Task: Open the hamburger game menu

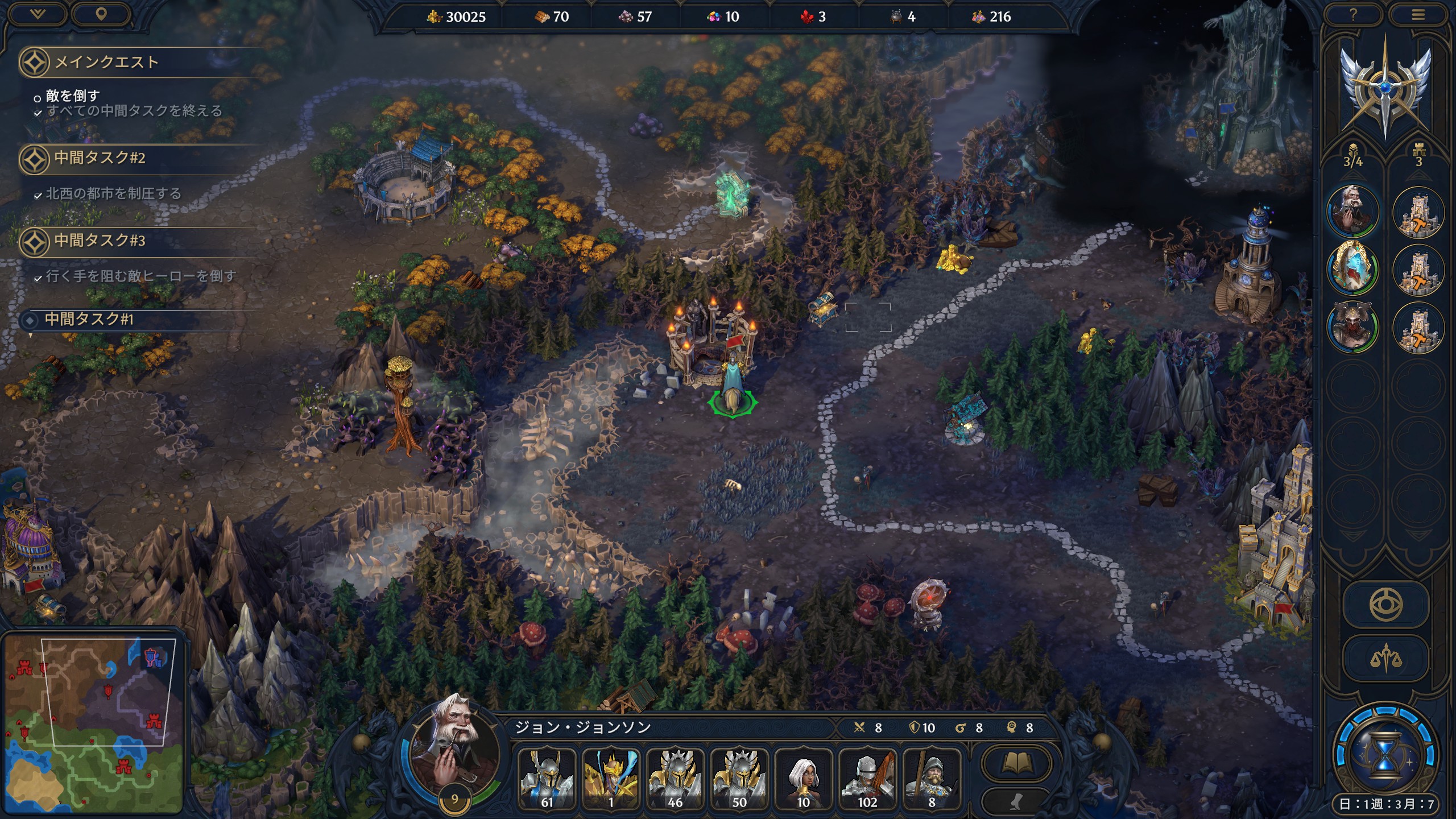Action: (1418, 15)
